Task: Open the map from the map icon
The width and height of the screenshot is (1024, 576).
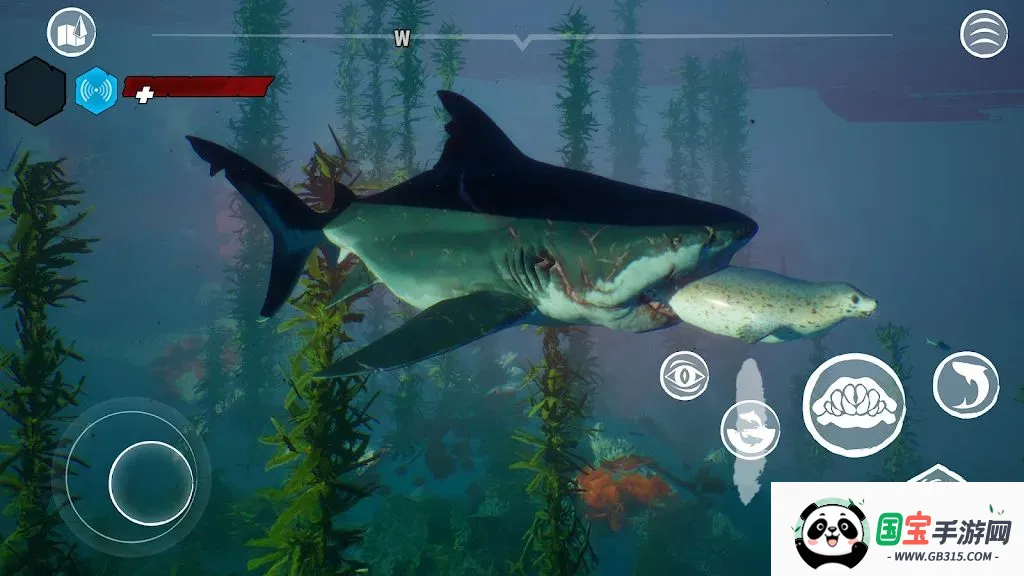Action: coord(71,33)
